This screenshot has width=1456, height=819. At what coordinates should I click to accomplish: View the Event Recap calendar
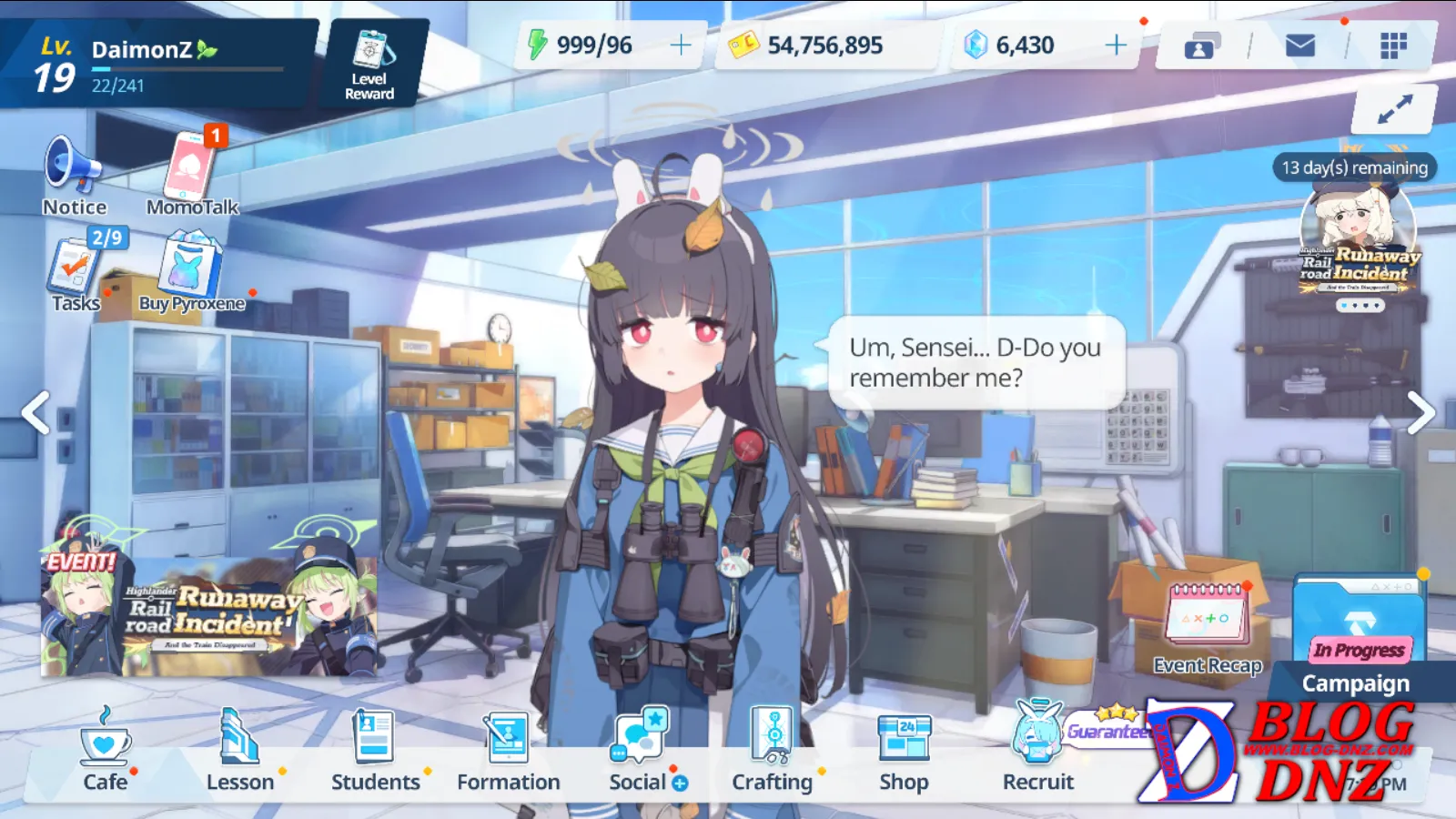1207,628
